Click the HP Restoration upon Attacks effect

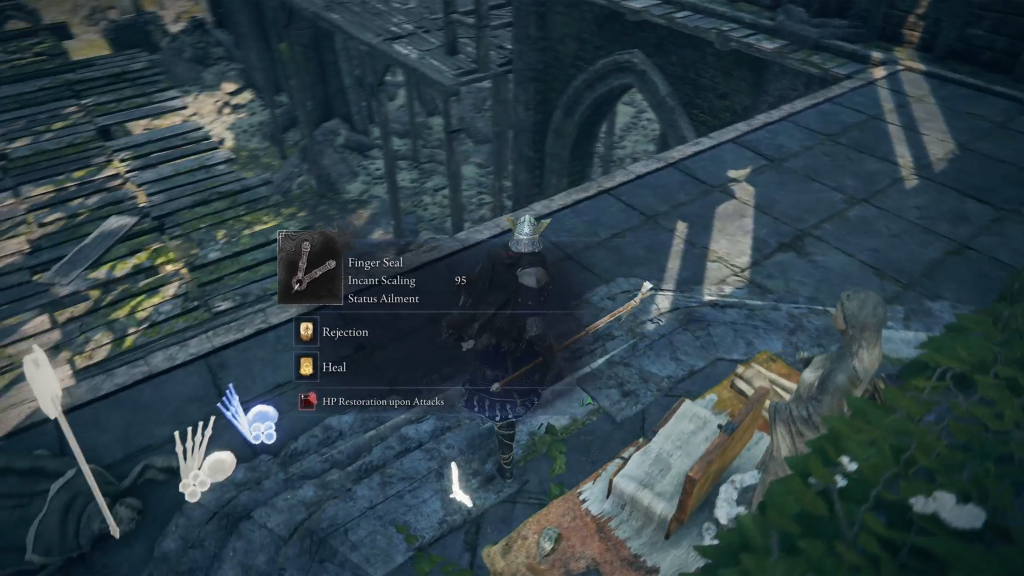[x=372, y=402]
